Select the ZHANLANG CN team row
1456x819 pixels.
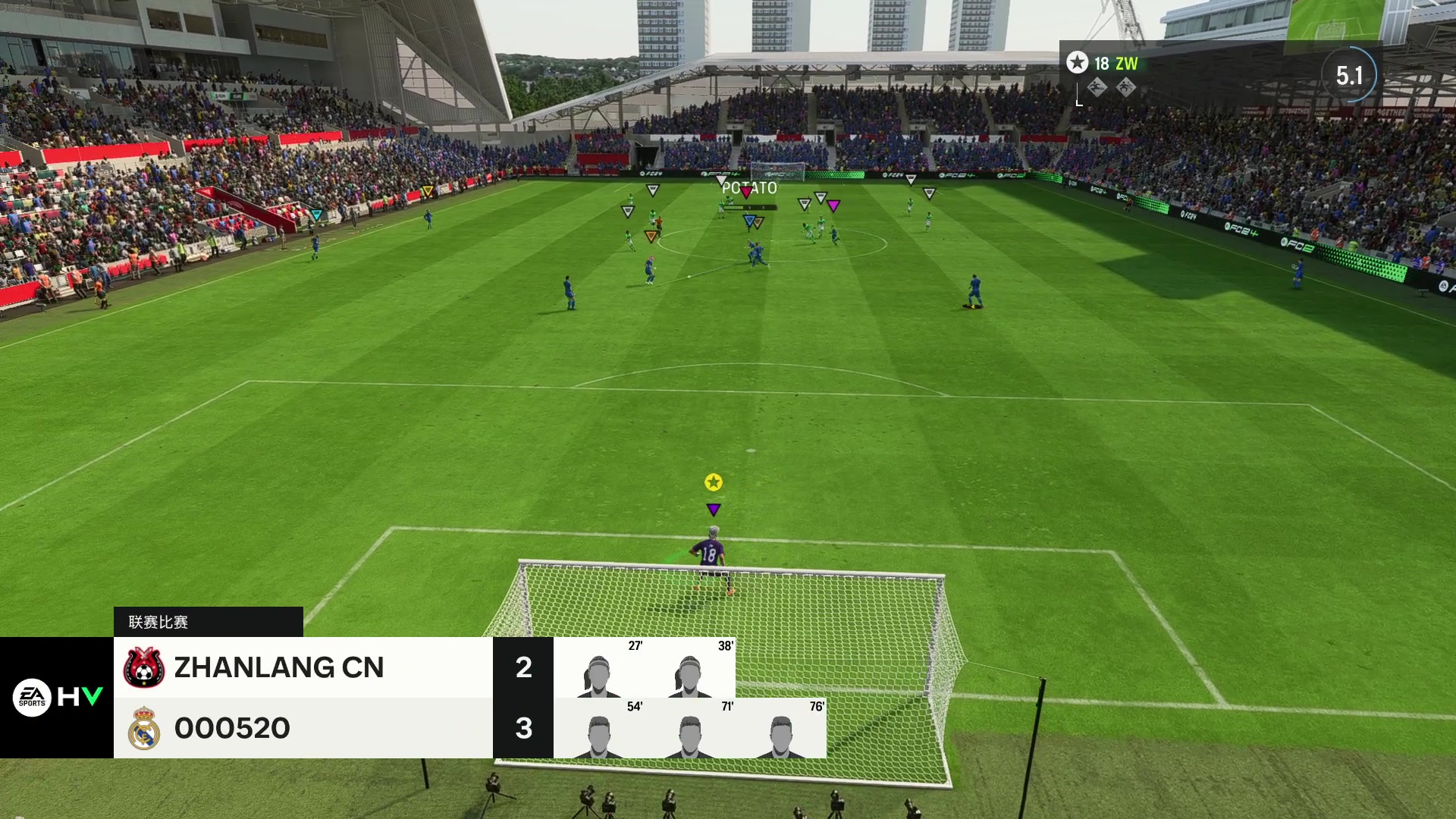click(x=303, y=667)
